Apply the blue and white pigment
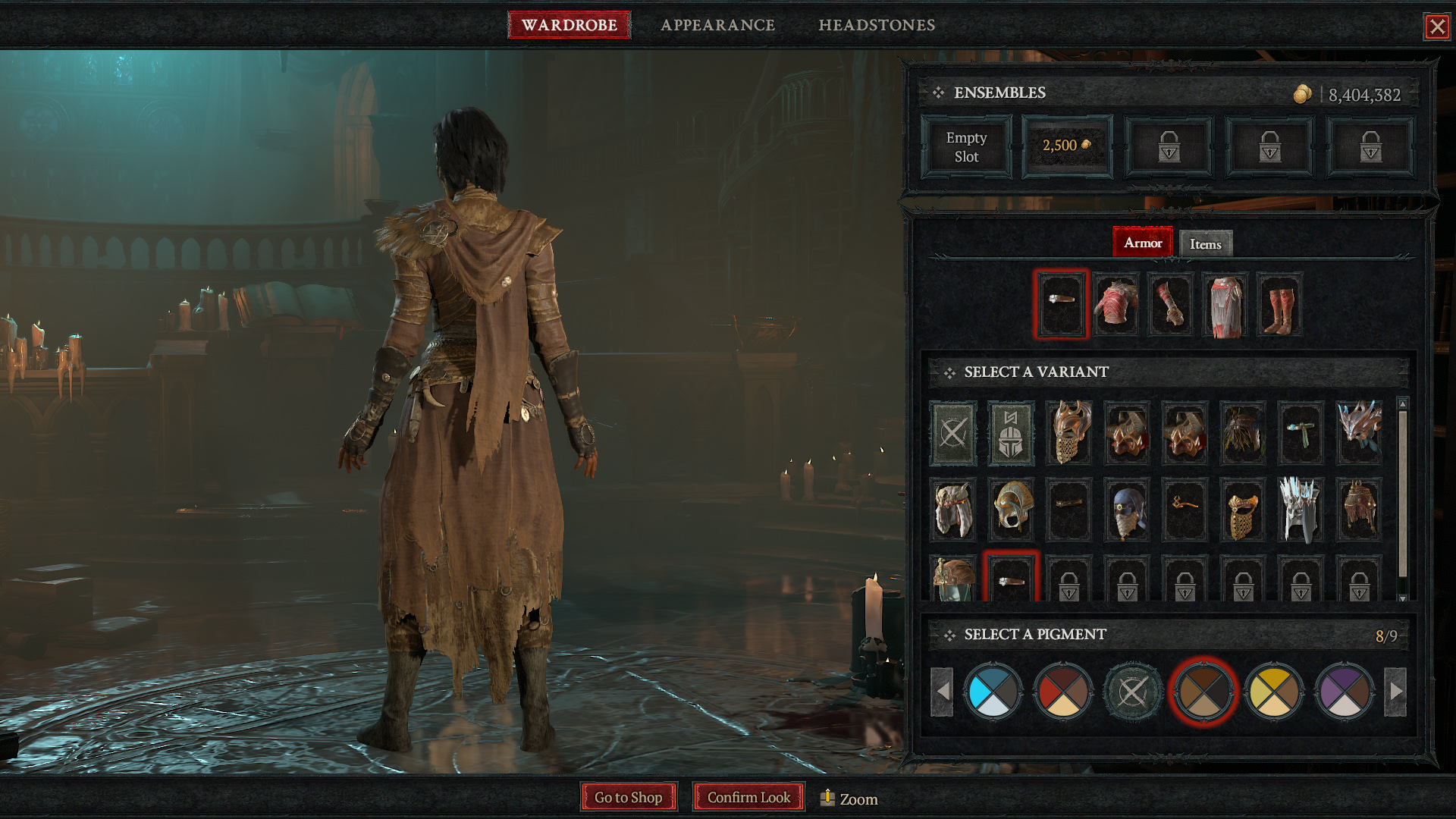The image size is (1456, 819). [993, 691]
